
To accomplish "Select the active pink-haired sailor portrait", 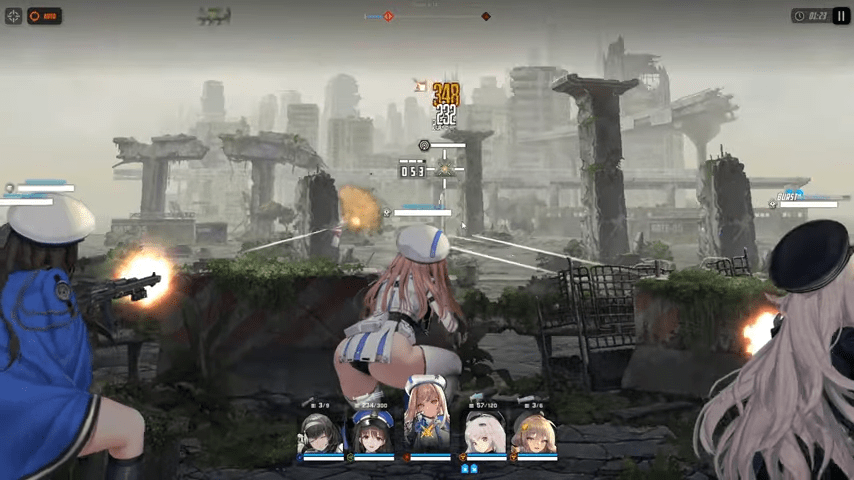I will (x=427, y=422).
